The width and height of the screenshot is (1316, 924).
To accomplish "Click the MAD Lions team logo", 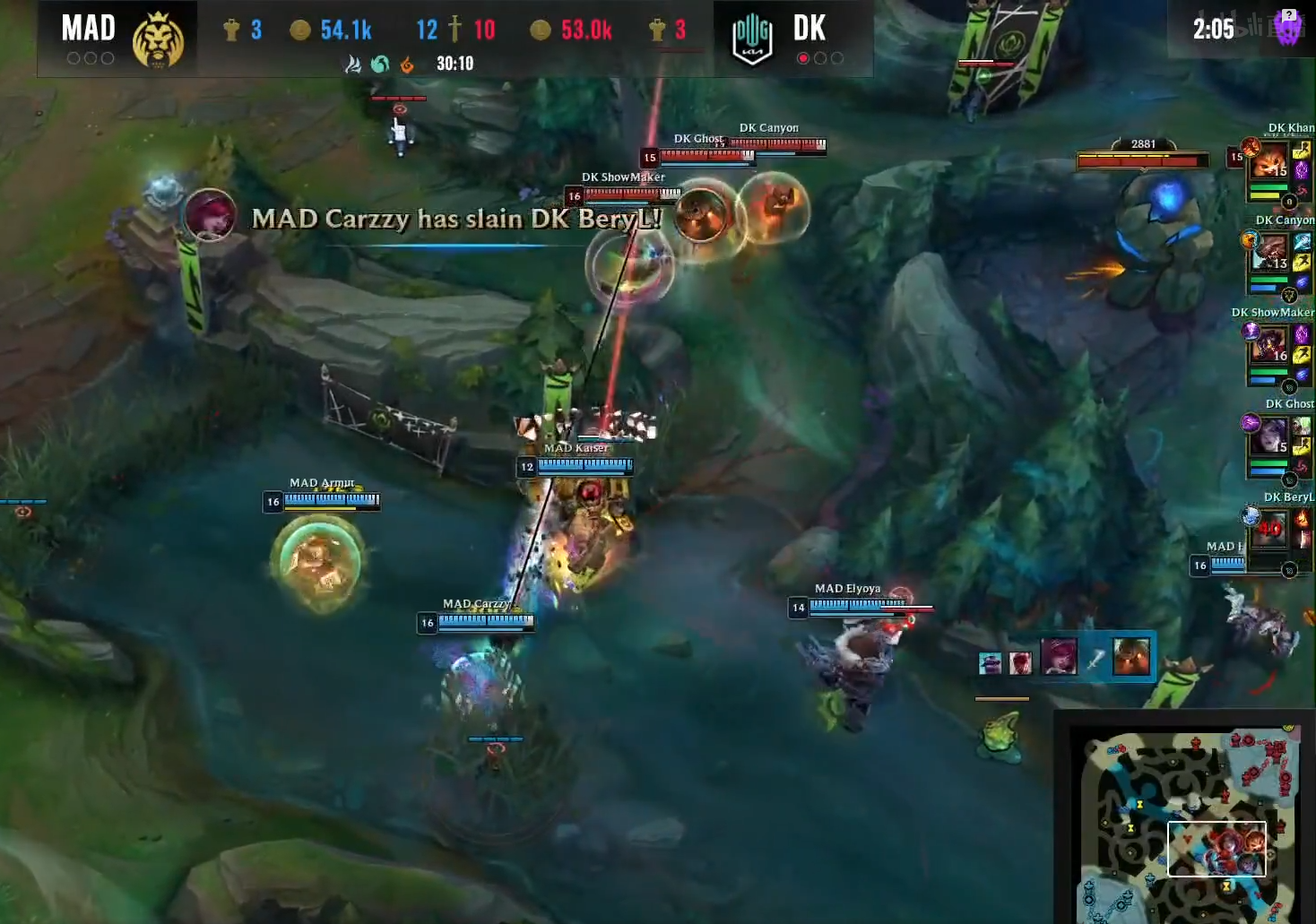I will tap(158, 40).
